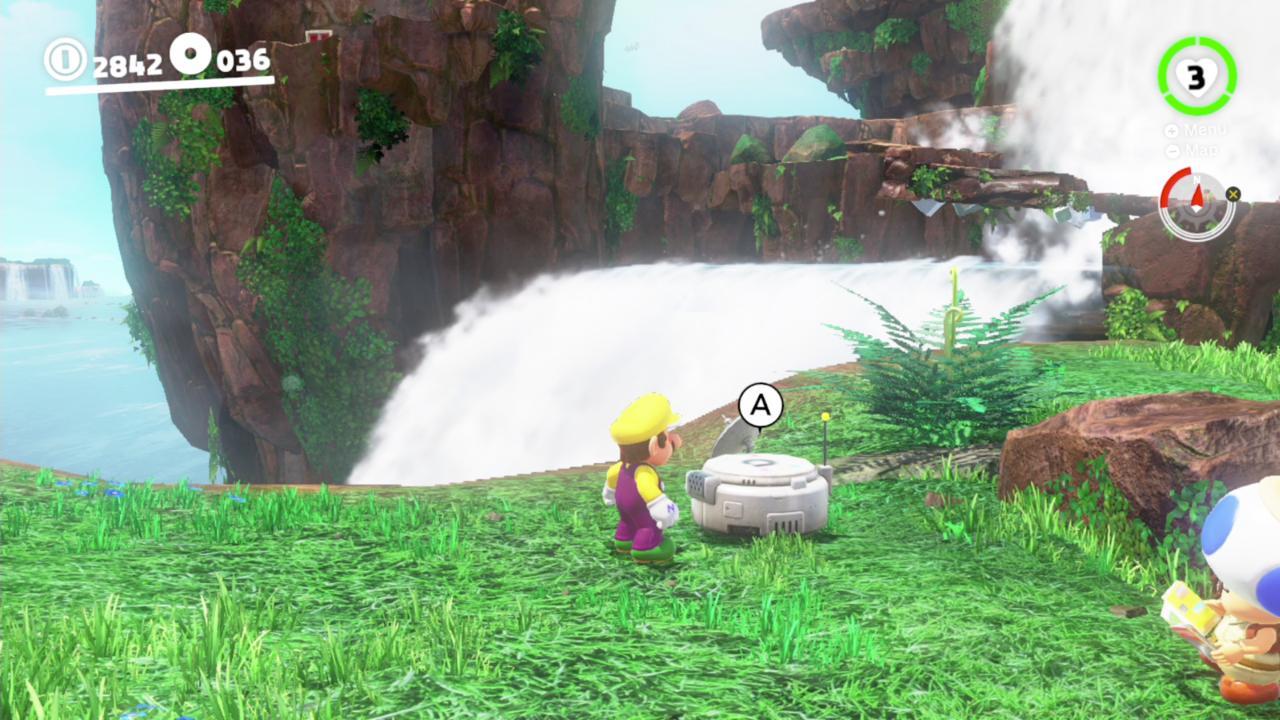Click the plus icon next to Menu
The height and width of the screenshot is (720, 1280).
coord(1170,130)
